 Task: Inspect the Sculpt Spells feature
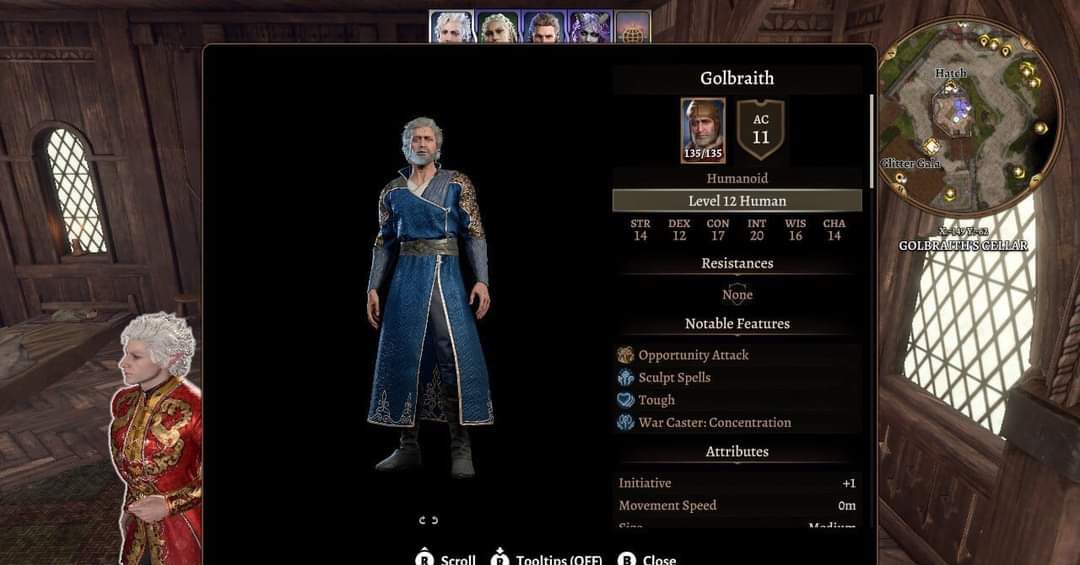pyautogui.click(x=674, y=378)
